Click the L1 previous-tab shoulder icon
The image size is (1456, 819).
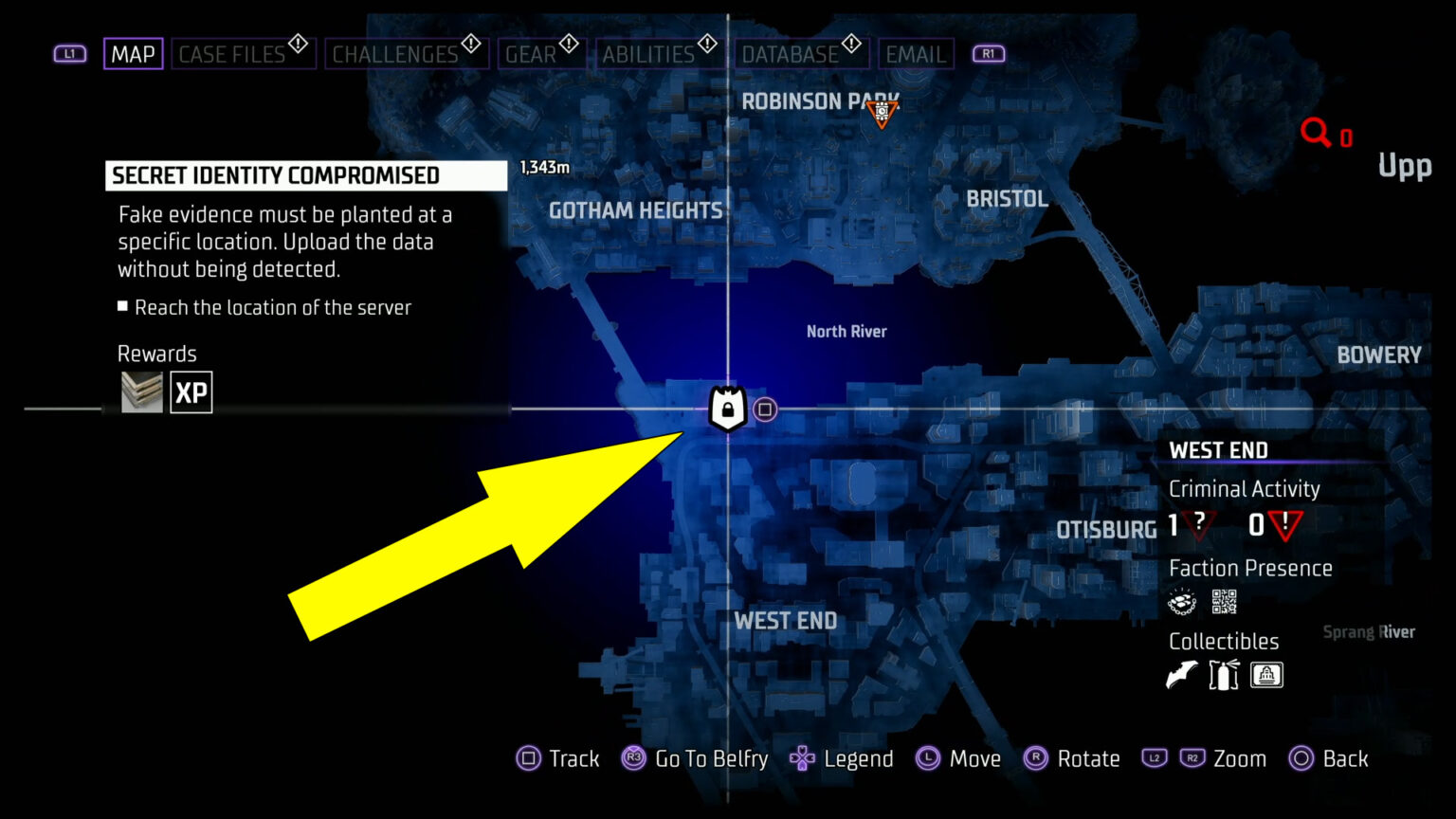pos(68,53)
